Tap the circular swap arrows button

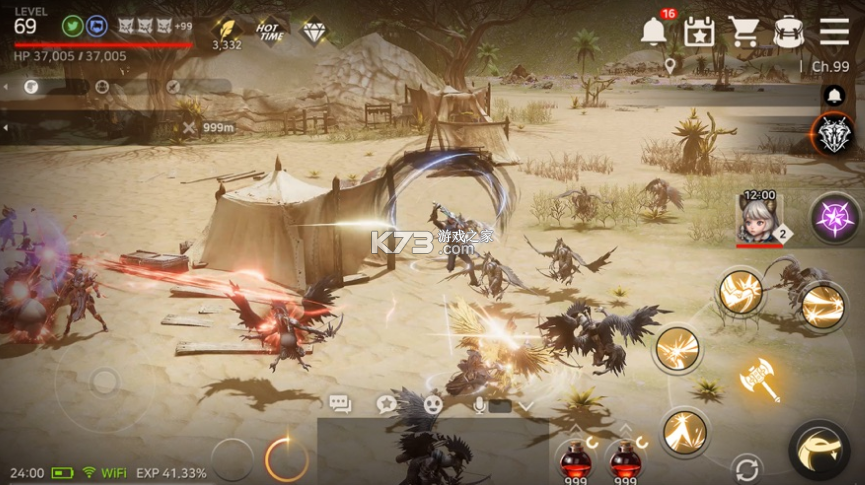pyautogui.click(x=745, y=468)
